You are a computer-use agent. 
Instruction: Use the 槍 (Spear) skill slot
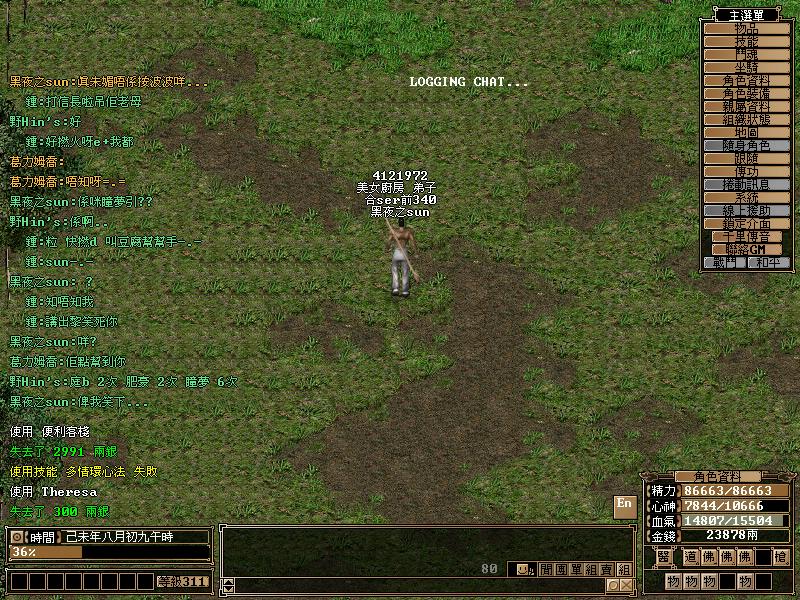click(x=780, y=557)
